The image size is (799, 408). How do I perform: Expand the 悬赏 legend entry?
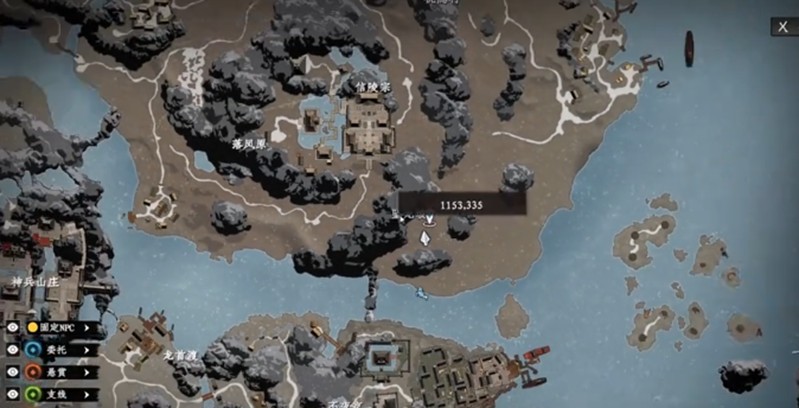pos(88,371)
